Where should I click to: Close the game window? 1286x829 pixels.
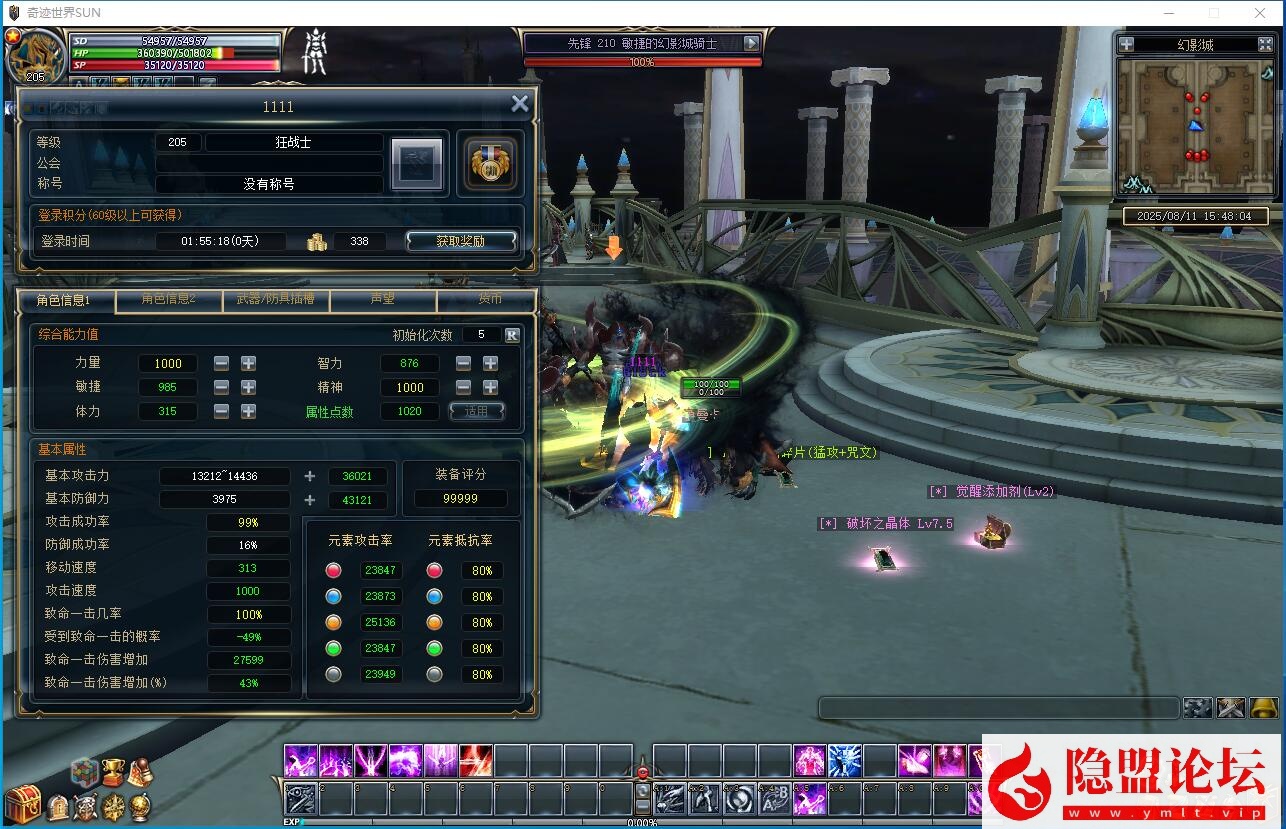click(1260, 13)
